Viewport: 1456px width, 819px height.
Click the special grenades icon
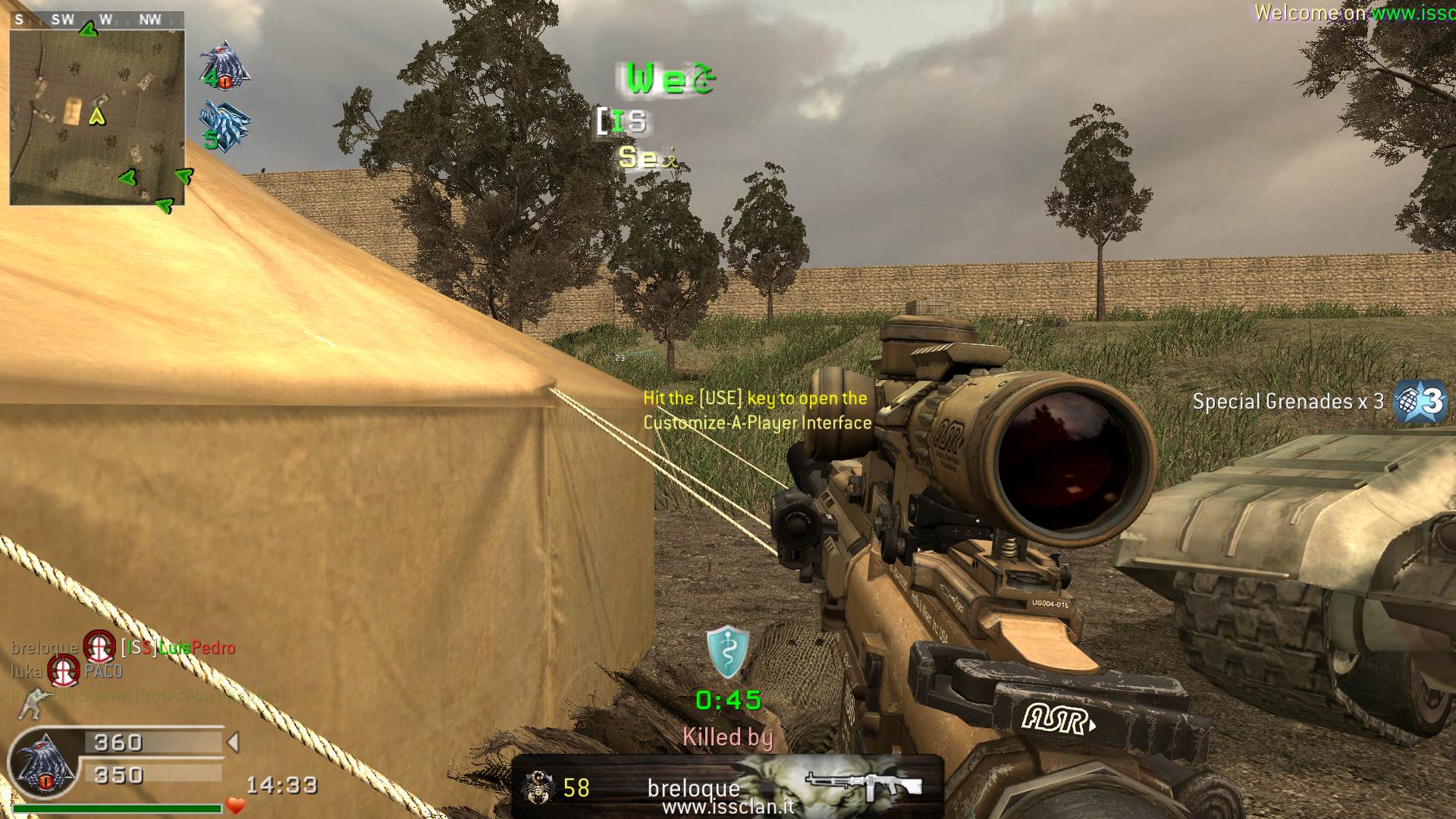pos(1420,400)
